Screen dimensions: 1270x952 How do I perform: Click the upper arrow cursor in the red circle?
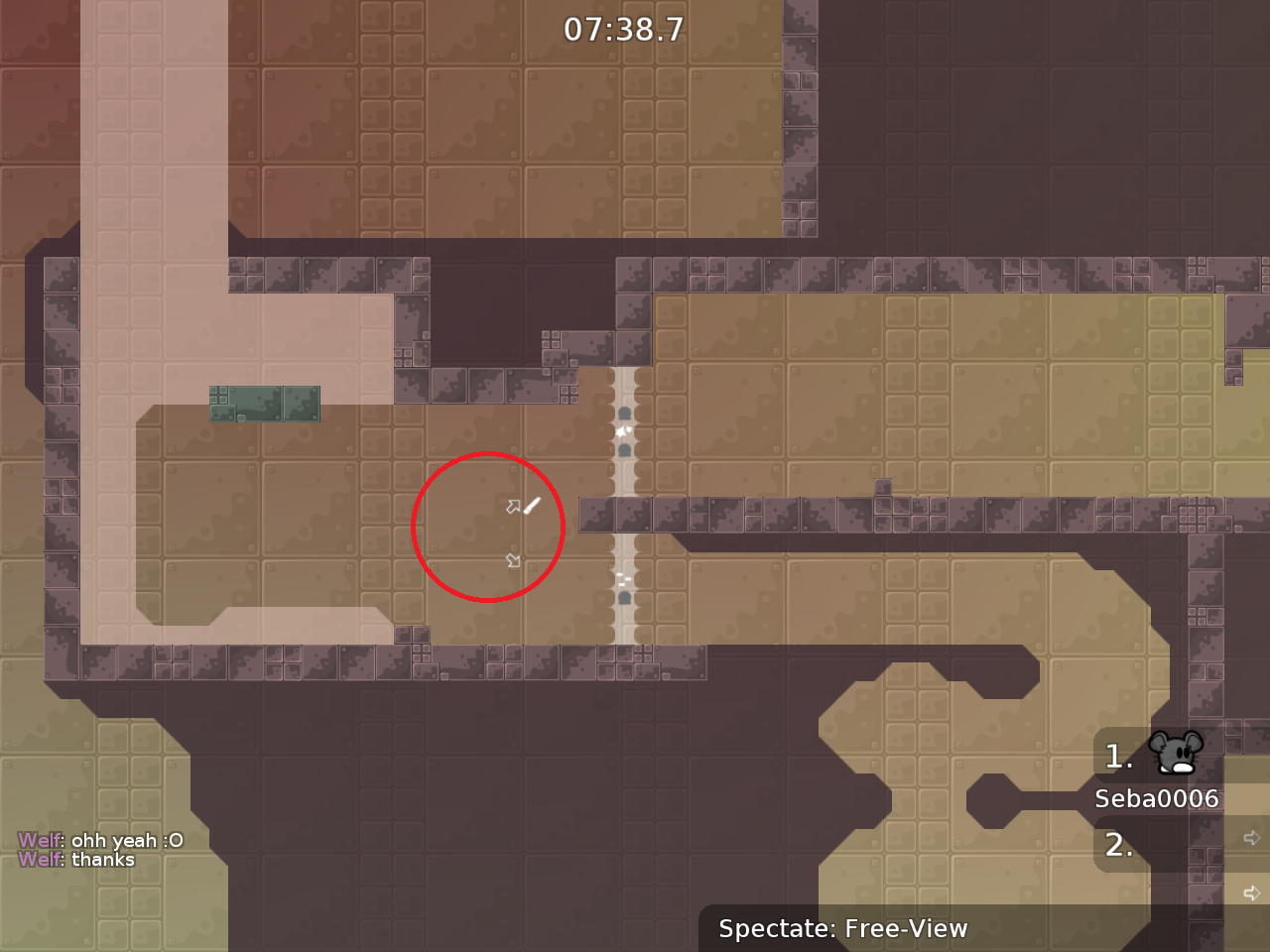pyautogui.click(x=513, y=506)
